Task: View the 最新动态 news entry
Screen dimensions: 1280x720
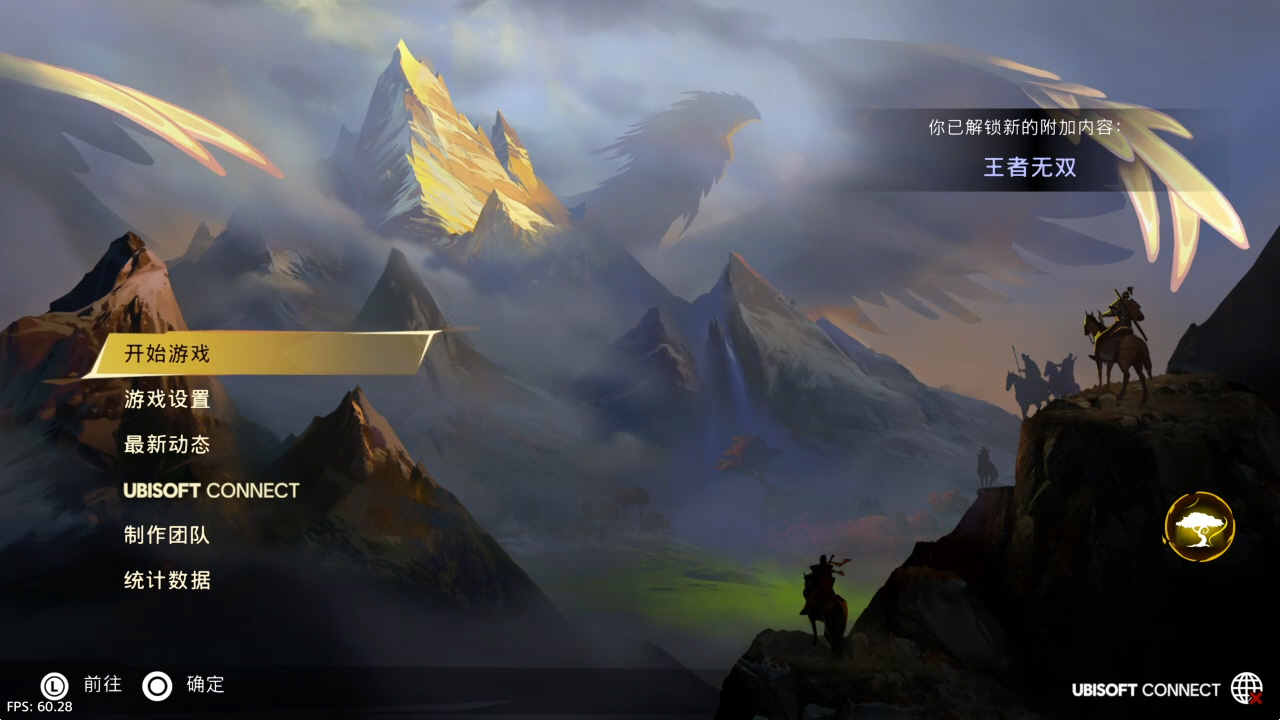Action: [x=167, y=445]
